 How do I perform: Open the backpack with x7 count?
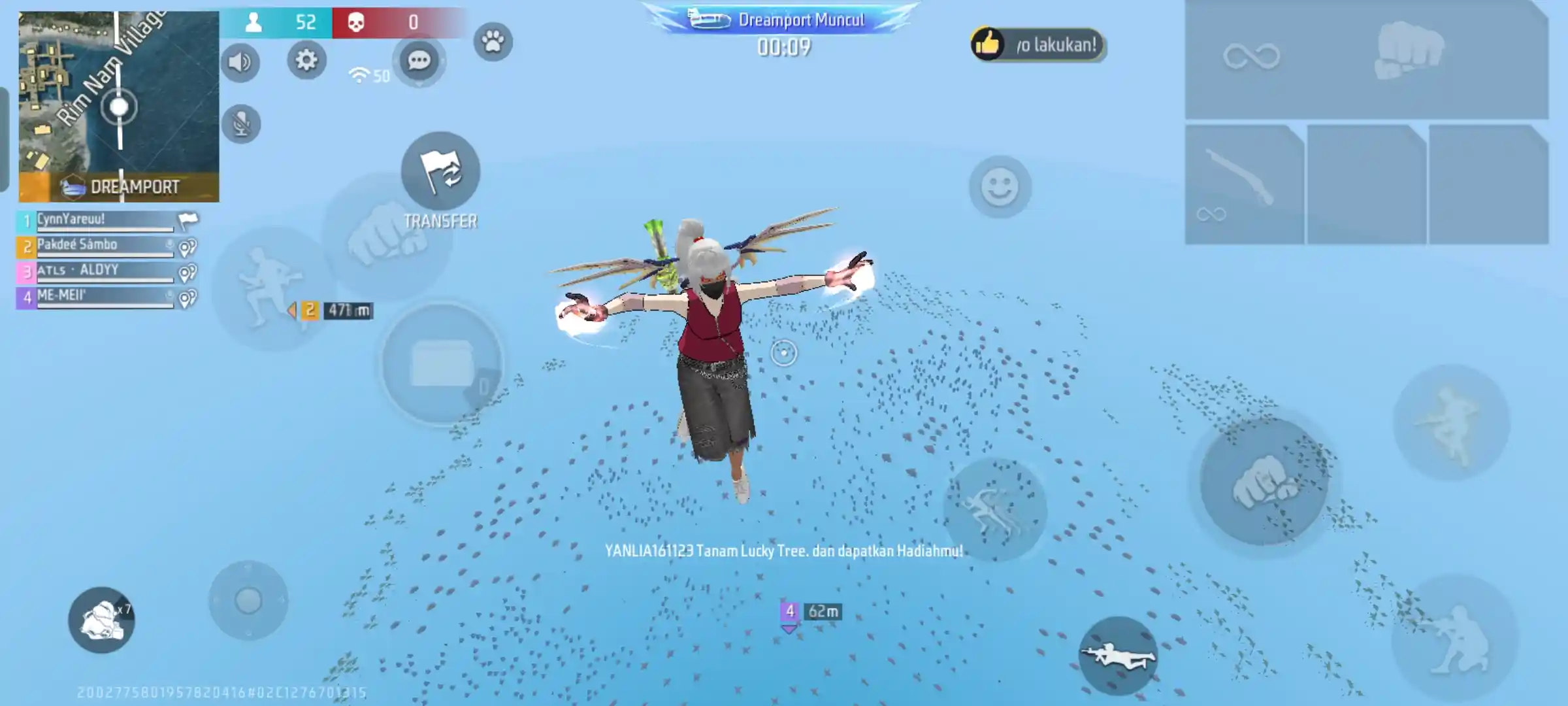(x=101, y=620)
